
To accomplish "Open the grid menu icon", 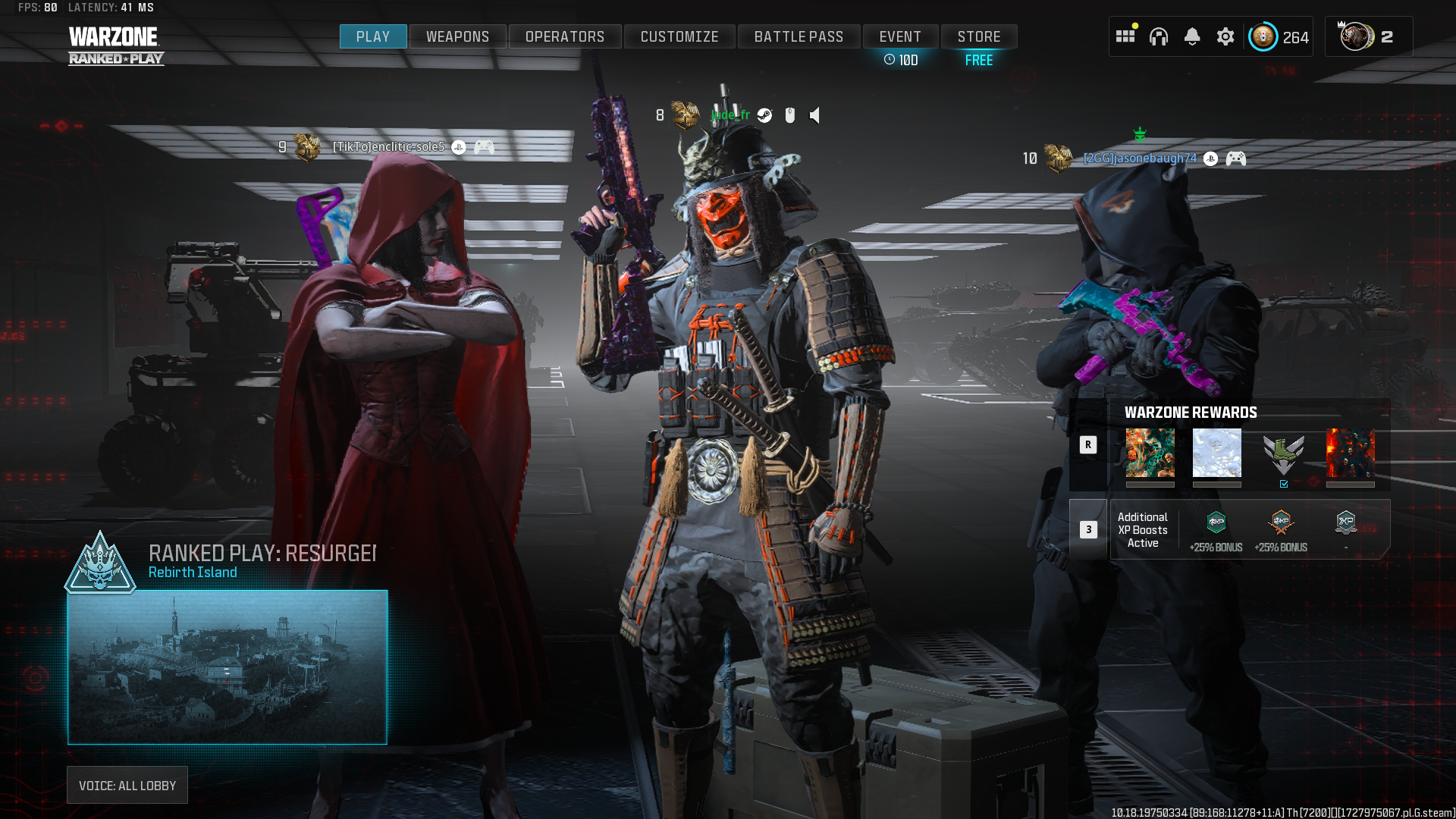I will pyautogui.click(x=1125, y=36).
